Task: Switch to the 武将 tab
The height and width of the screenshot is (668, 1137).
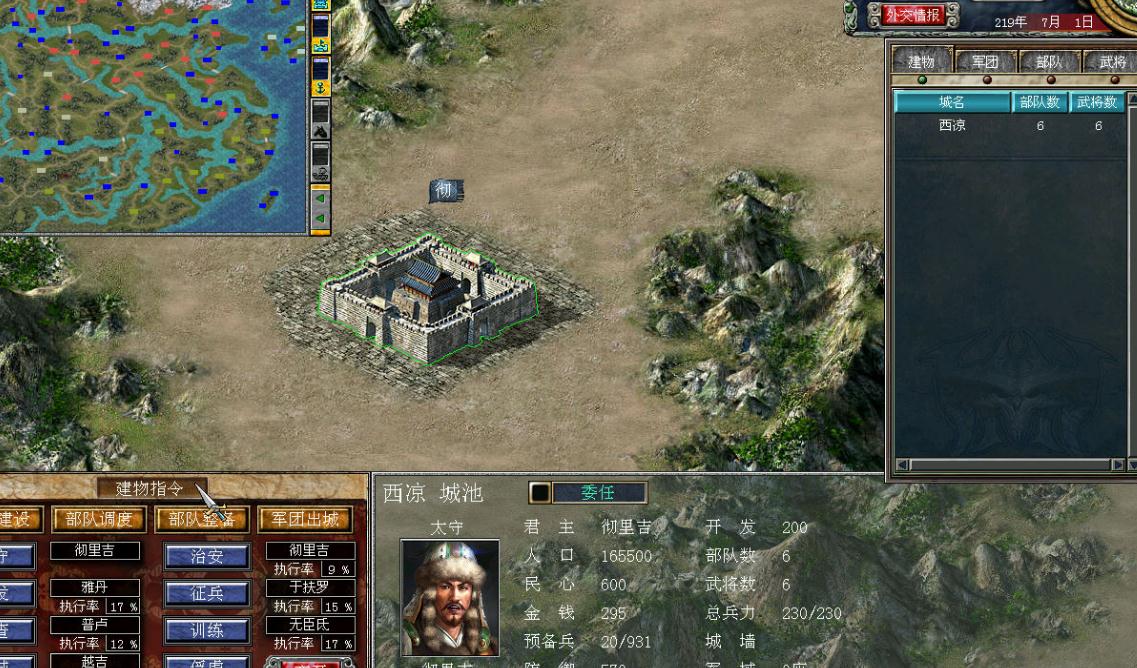Action: pyautogui.click(x=1111, y=62)
